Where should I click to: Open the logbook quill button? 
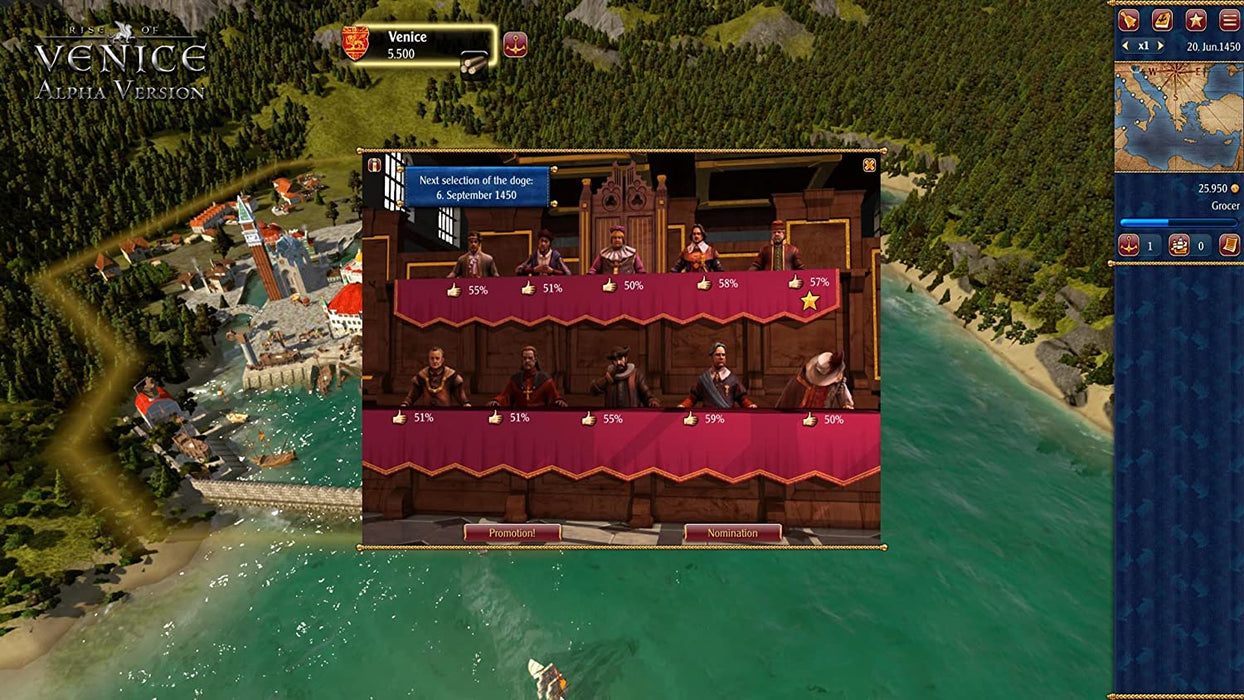click(1162, 20)
